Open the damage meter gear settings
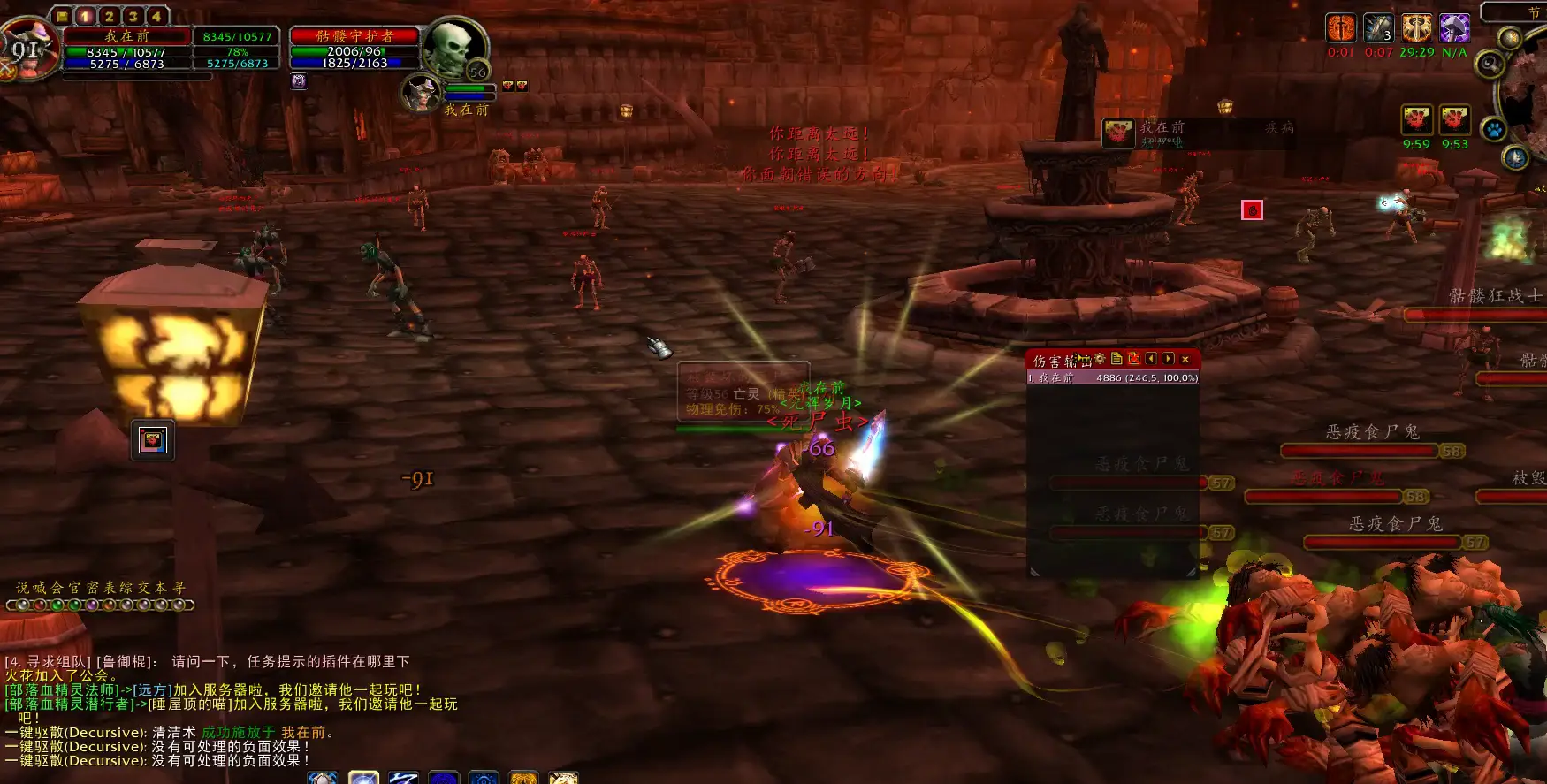This screenshot has height=784, width=1547. [1100, 359]
